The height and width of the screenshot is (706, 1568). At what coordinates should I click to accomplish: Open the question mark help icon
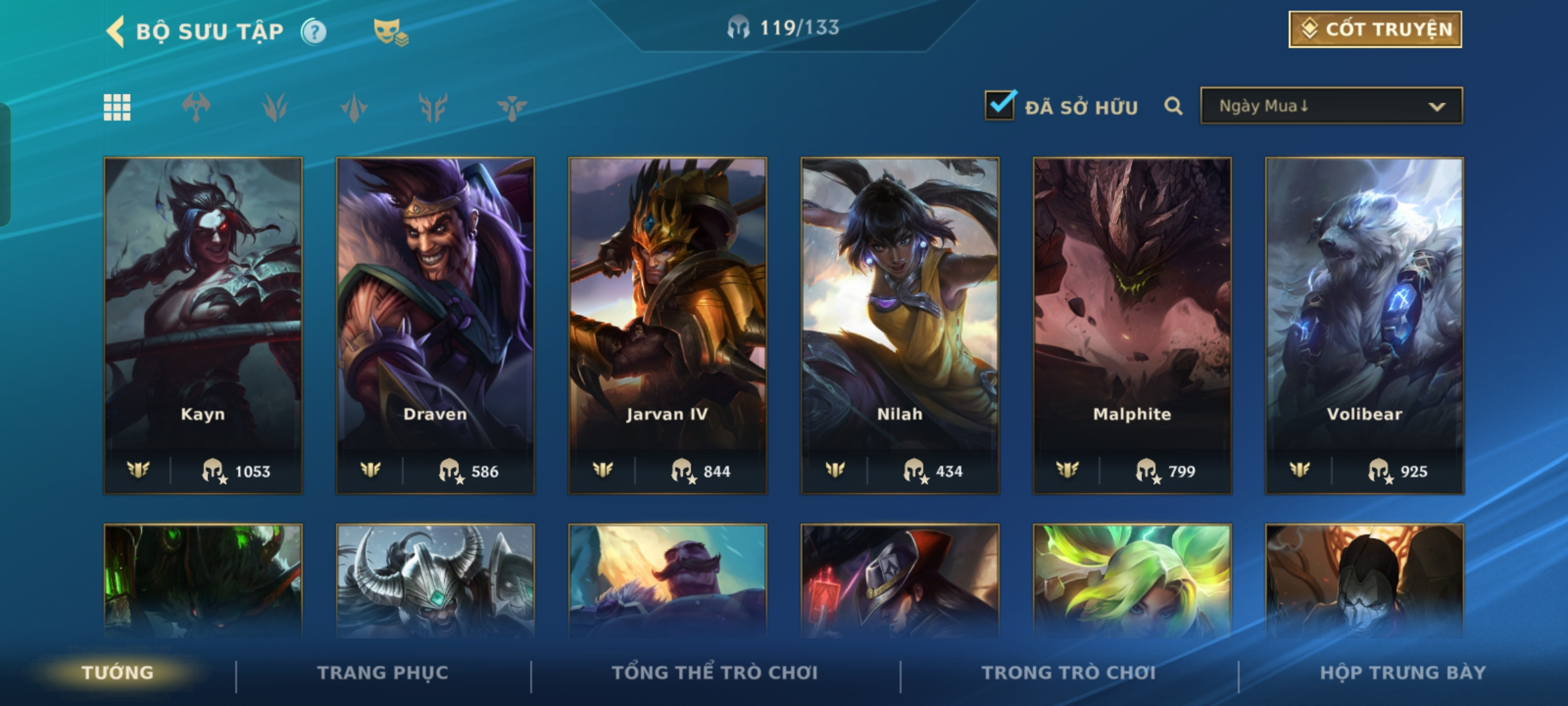tap(314, 31)
